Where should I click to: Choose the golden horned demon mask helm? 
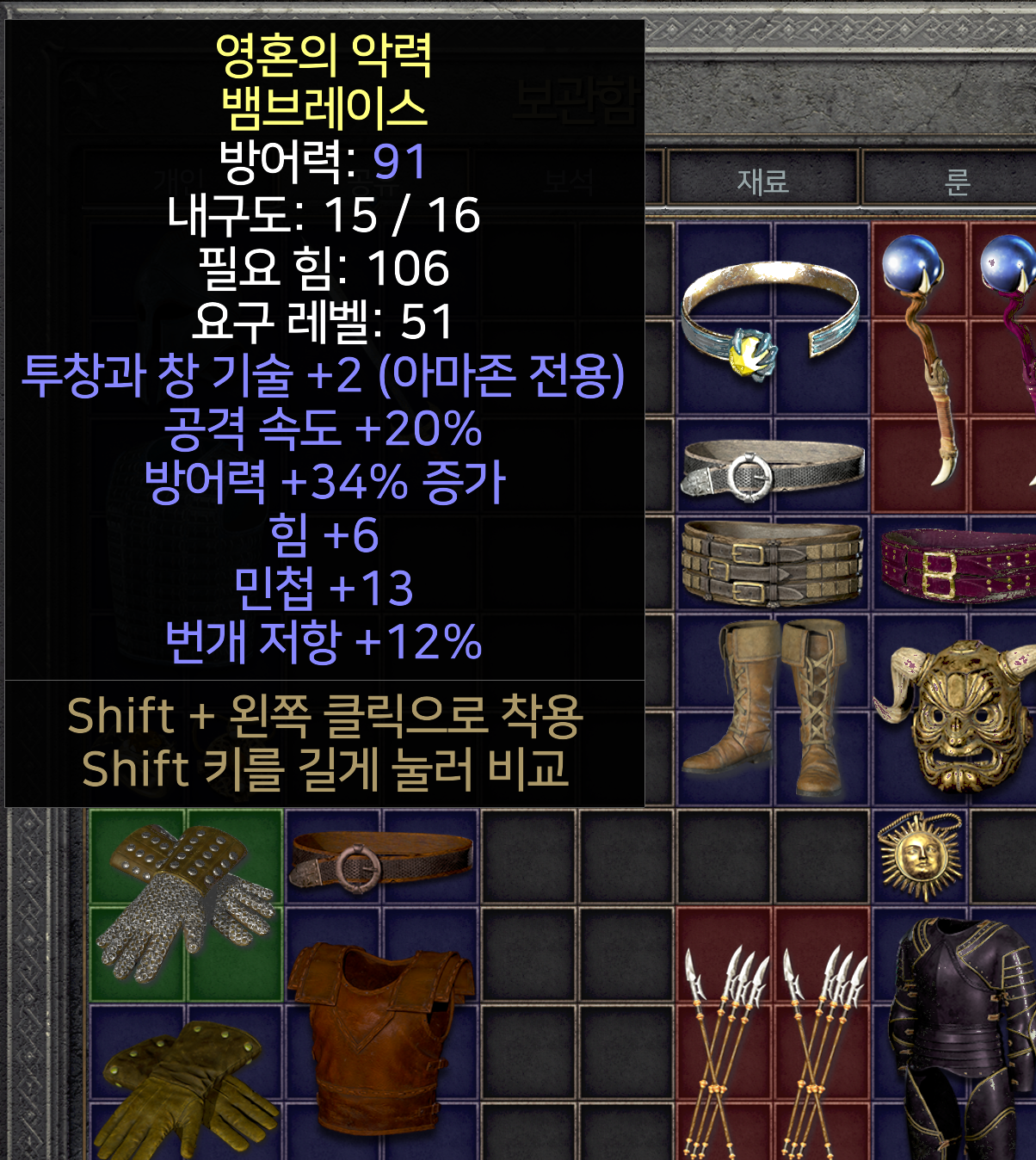point(957,710)
